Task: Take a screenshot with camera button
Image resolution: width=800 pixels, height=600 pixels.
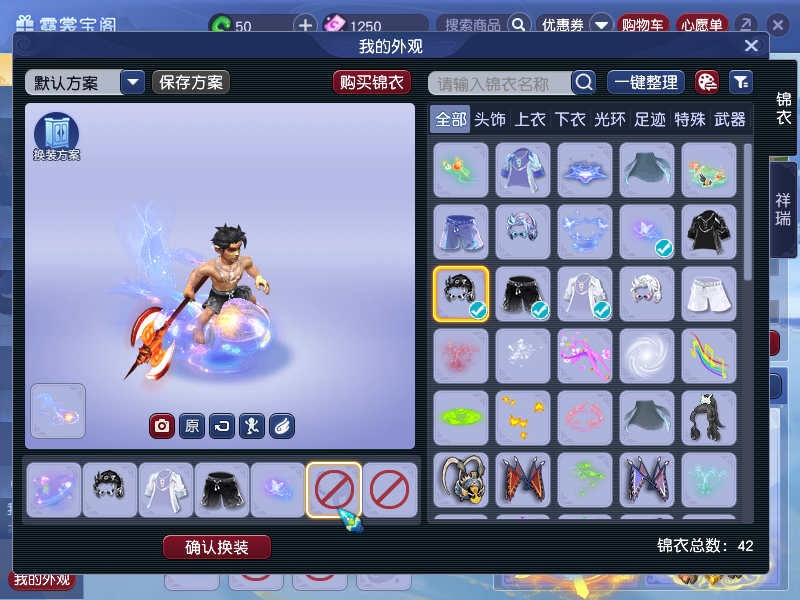Action: click(x=162, y=427)
